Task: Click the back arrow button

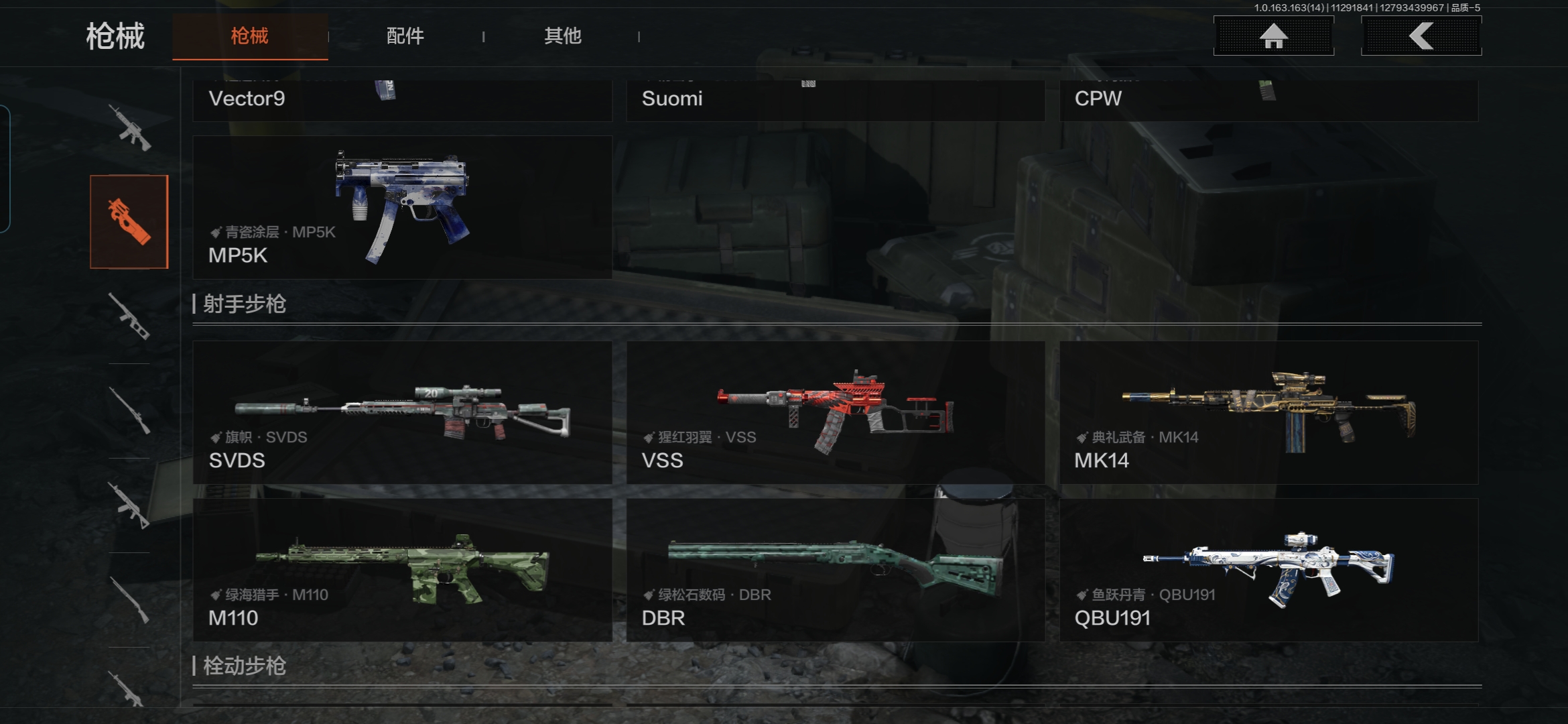Action: (1421, 36)
